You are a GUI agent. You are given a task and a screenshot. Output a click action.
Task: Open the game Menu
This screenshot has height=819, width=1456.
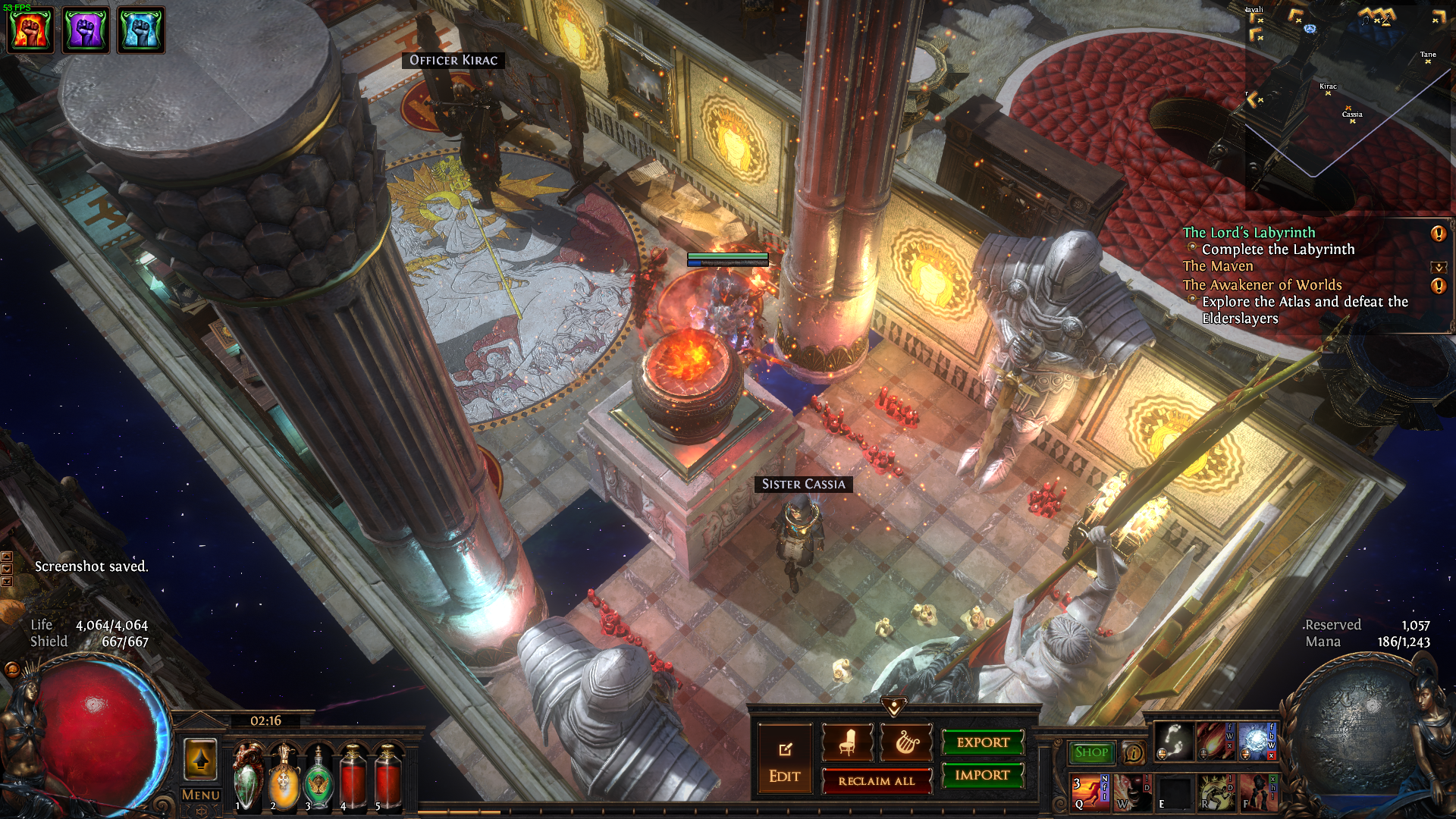coord(201,795)
